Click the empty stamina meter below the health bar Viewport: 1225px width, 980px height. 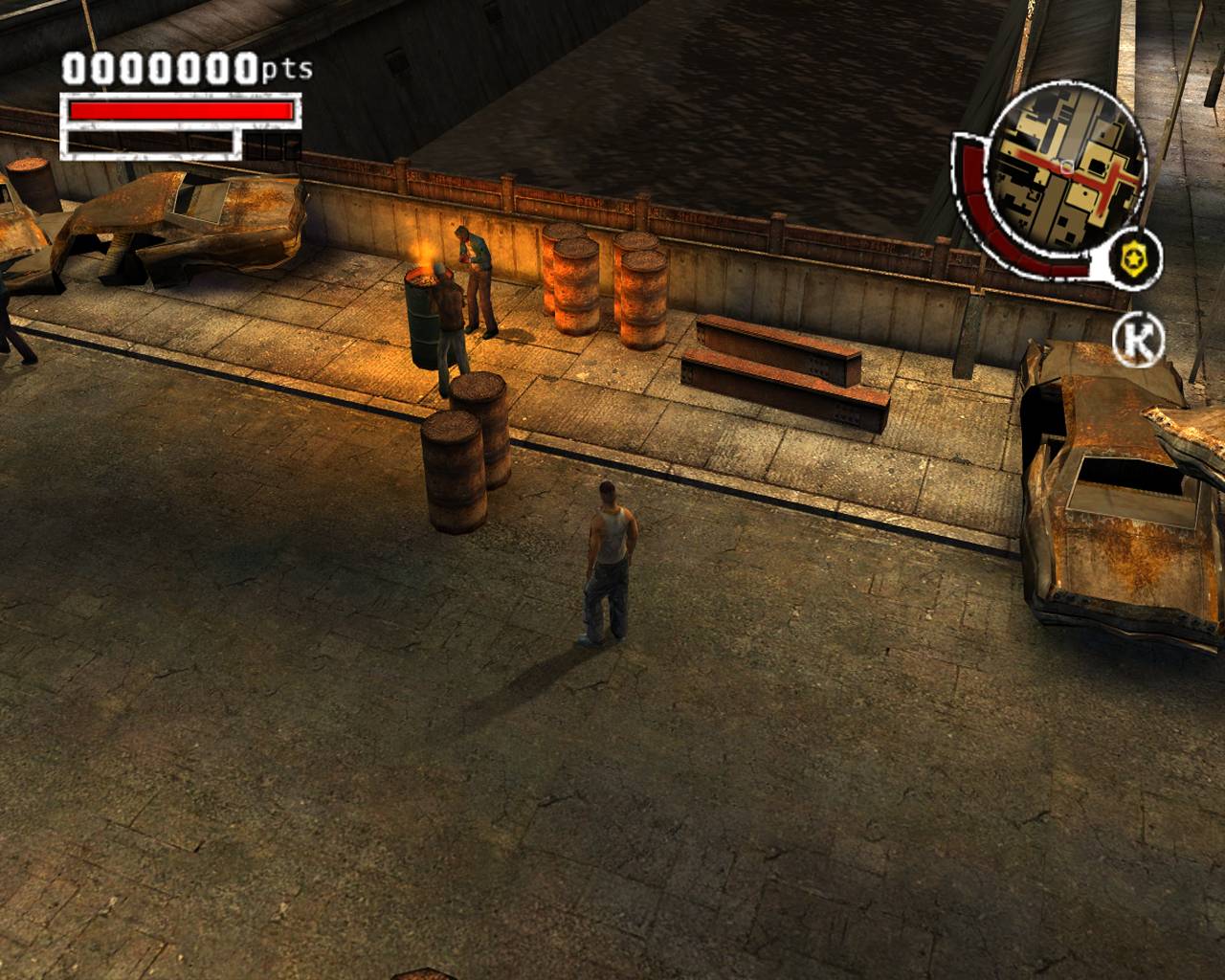[x=153, y=144]
